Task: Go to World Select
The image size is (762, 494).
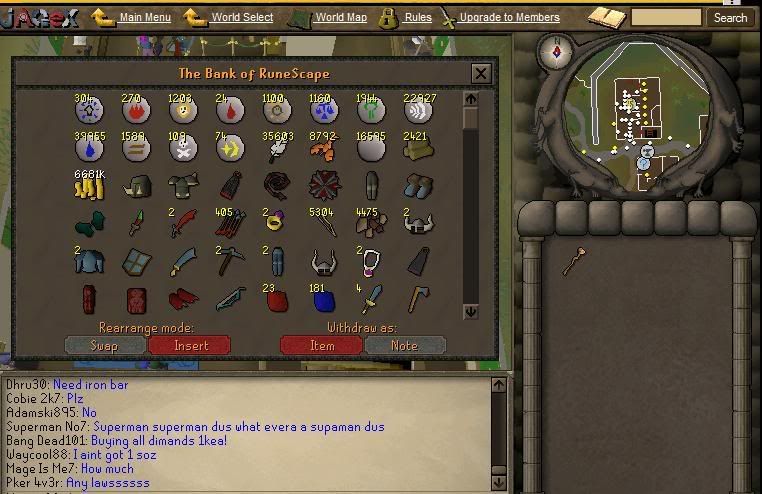Action: coord(242,17)
